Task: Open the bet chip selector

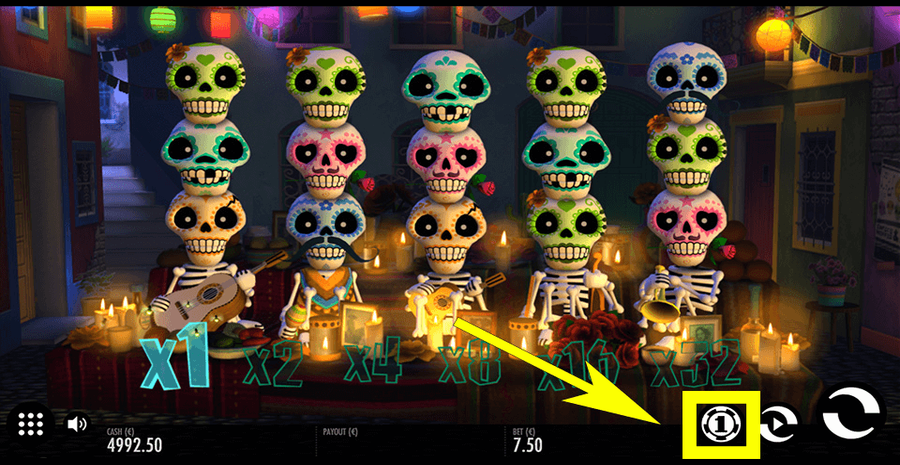Action: tap(717, 425)
